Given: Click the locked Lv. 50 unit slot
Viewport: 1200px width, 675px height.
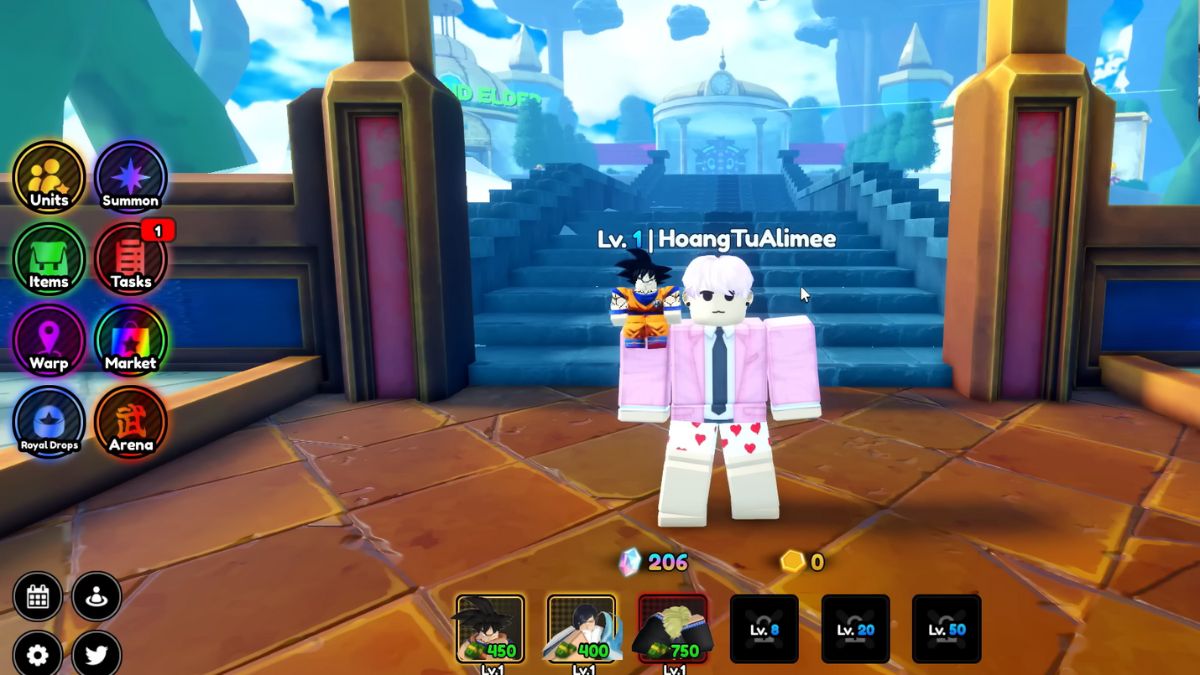Looking at the screenshot, I should 947,629.
